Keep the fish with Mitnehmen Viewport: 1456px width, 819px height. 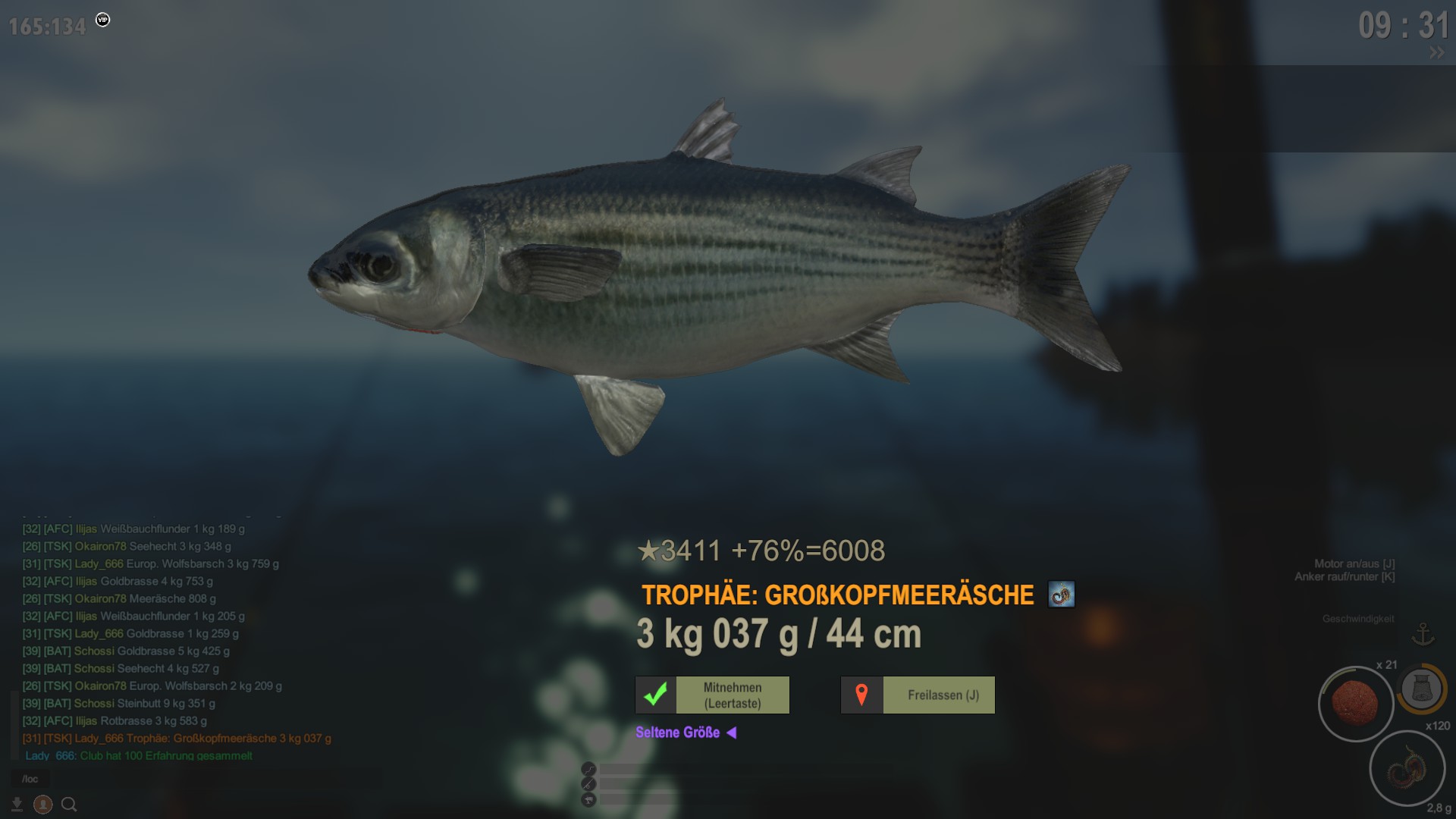coord(712,695)
